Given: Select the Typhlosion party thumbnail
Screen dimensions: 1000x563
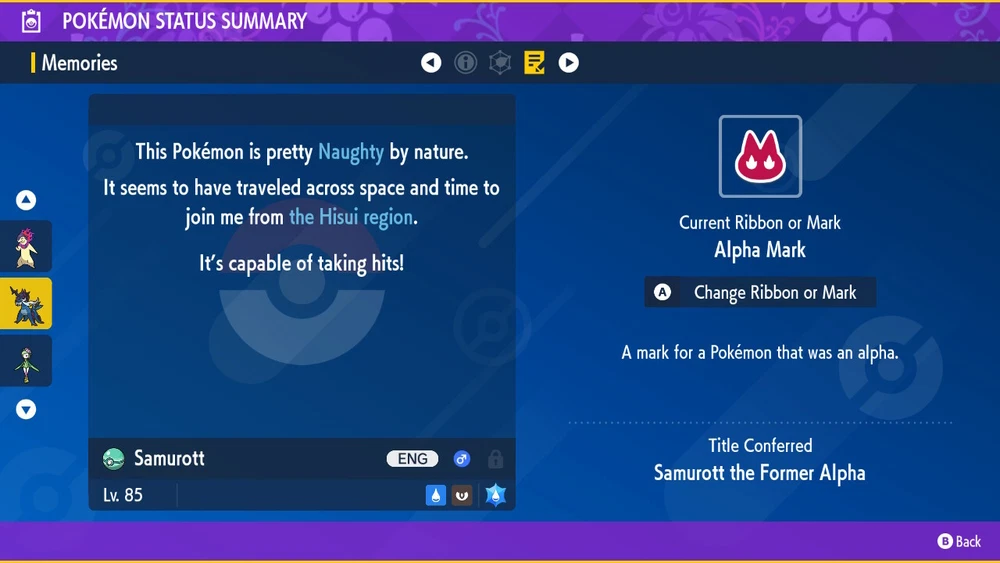Looking at the screenshot, I should (x=26, y=246).
